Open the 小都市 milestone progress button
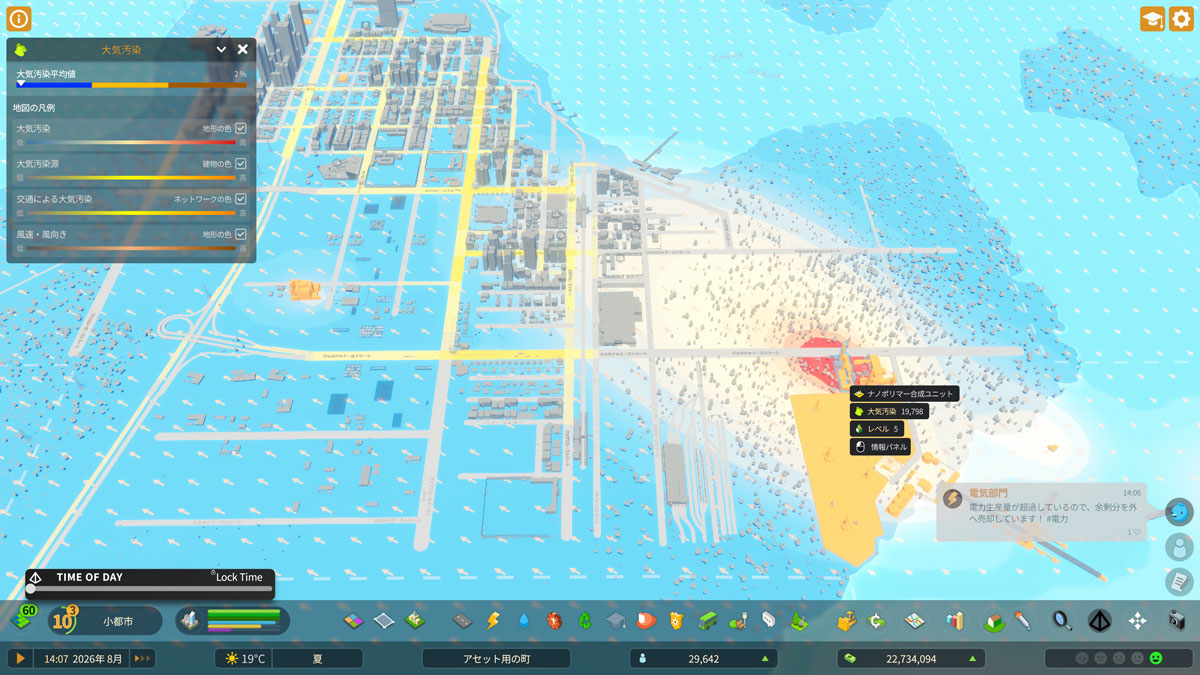Screen dimensions: 1200x675 [x=105, y=621]
